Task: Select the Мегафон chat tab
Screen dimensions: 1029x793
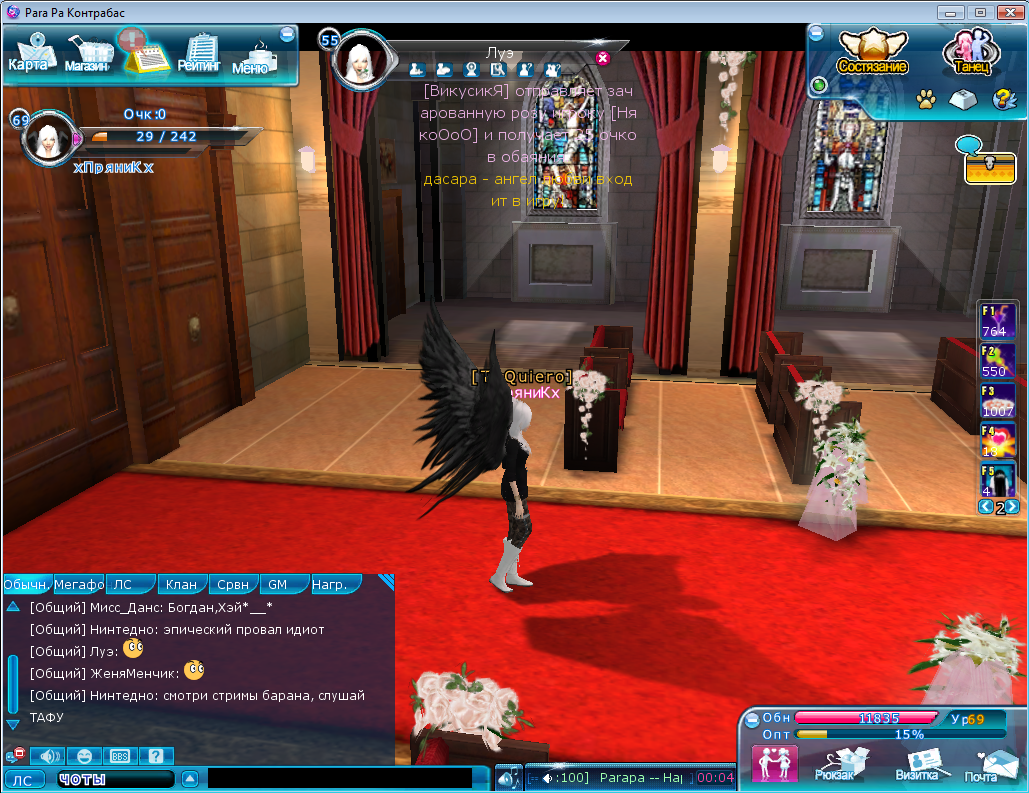Action: pos(79,584)
